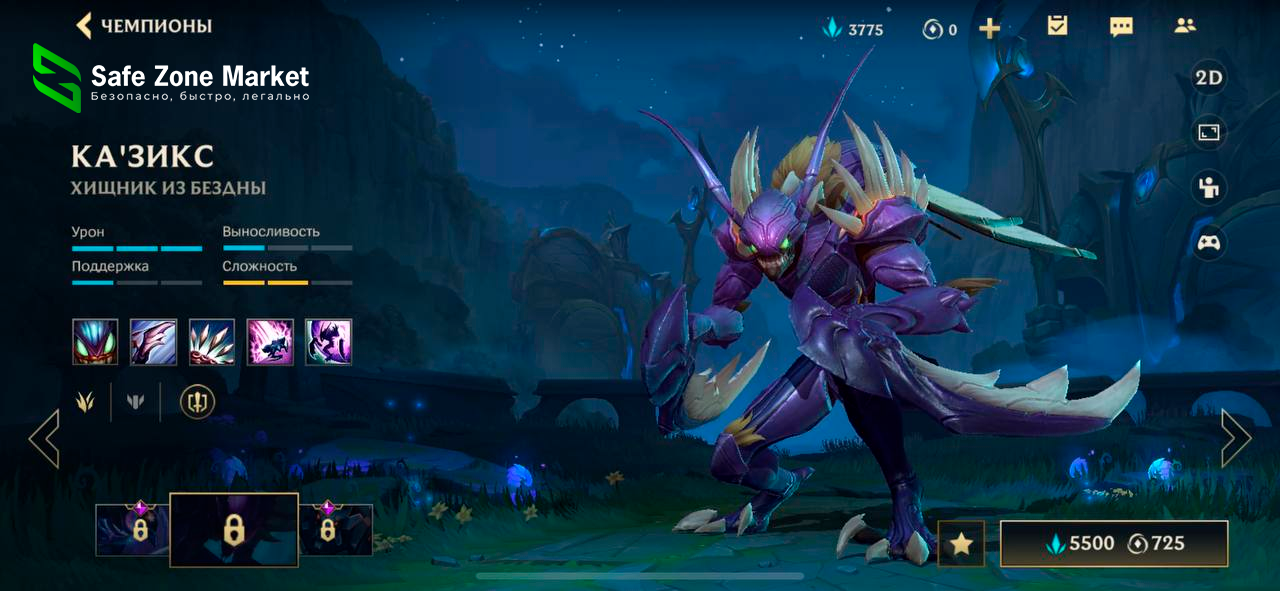Switch to the gold claw-shaped tab
The height and width of the screenshot is (591, 1280).
click(85, 402)
